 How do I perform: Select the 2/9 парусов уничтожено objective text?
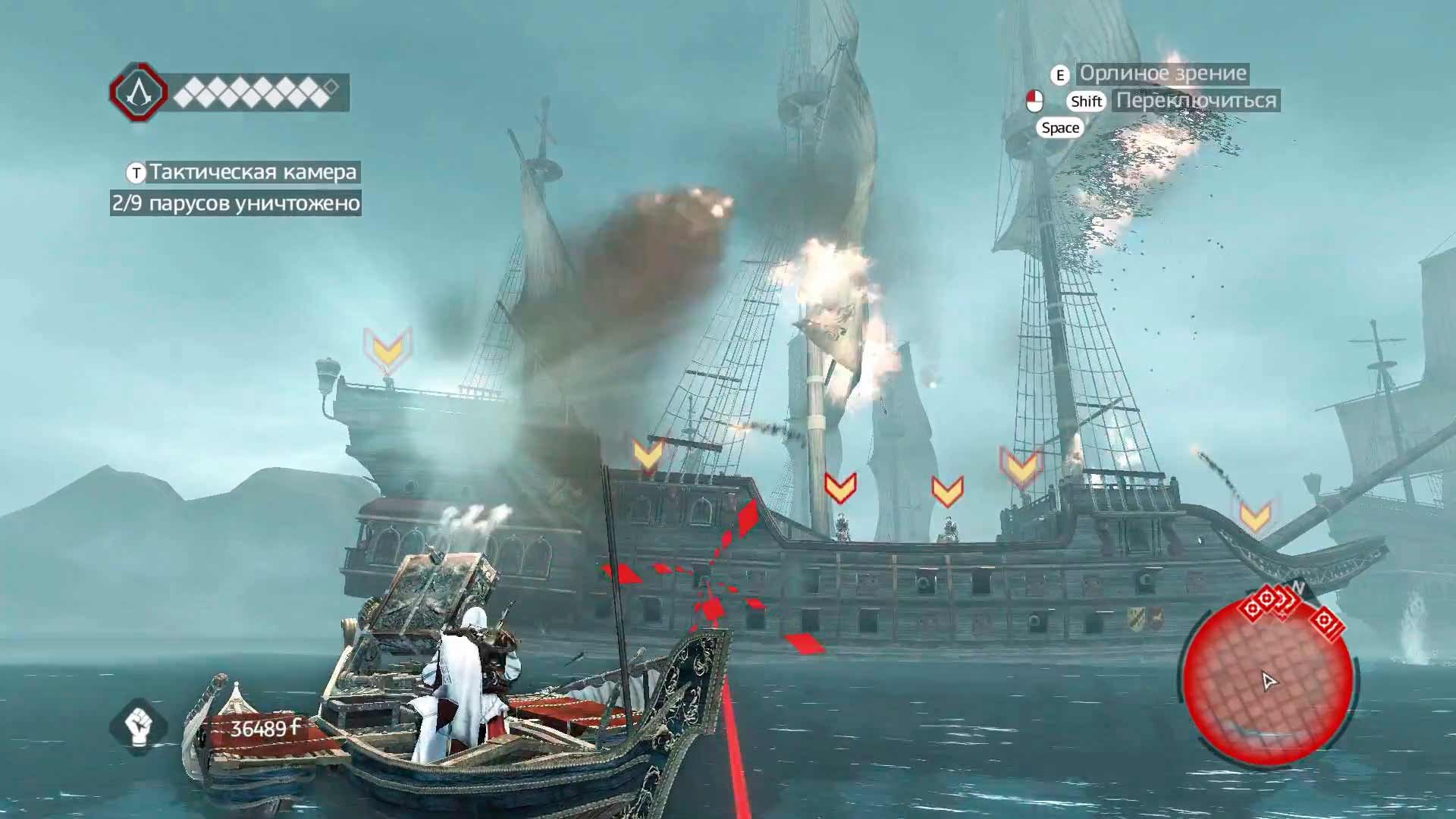tap(237, 202)
